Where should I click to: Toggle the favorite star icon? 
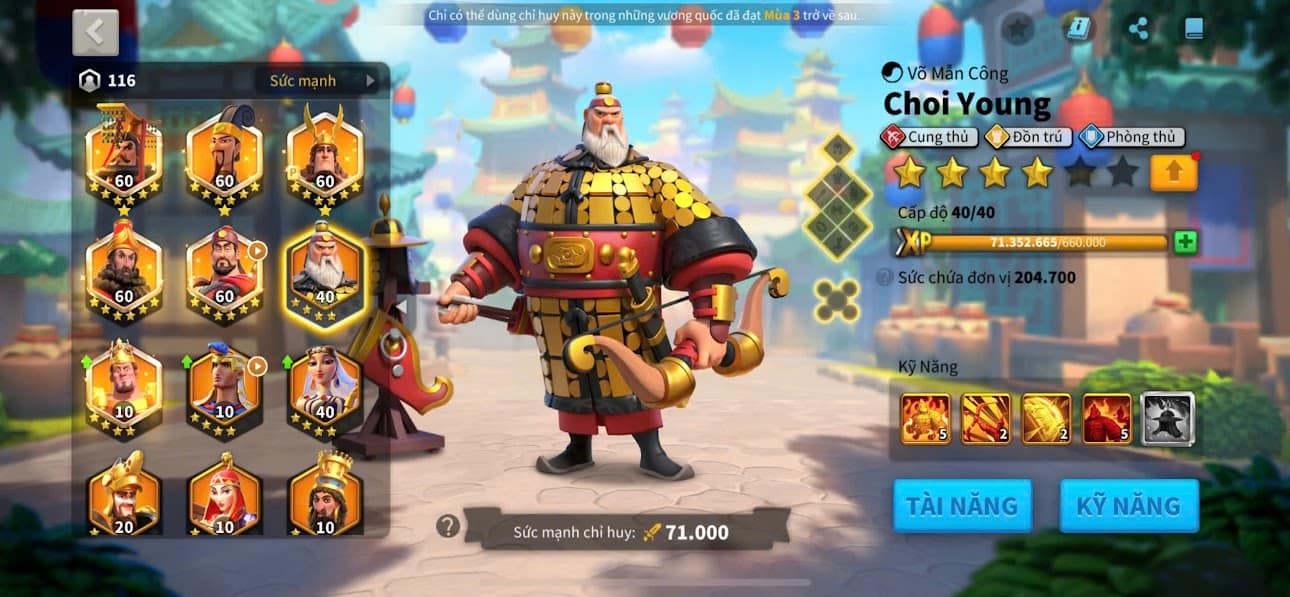pos(1017,29)
